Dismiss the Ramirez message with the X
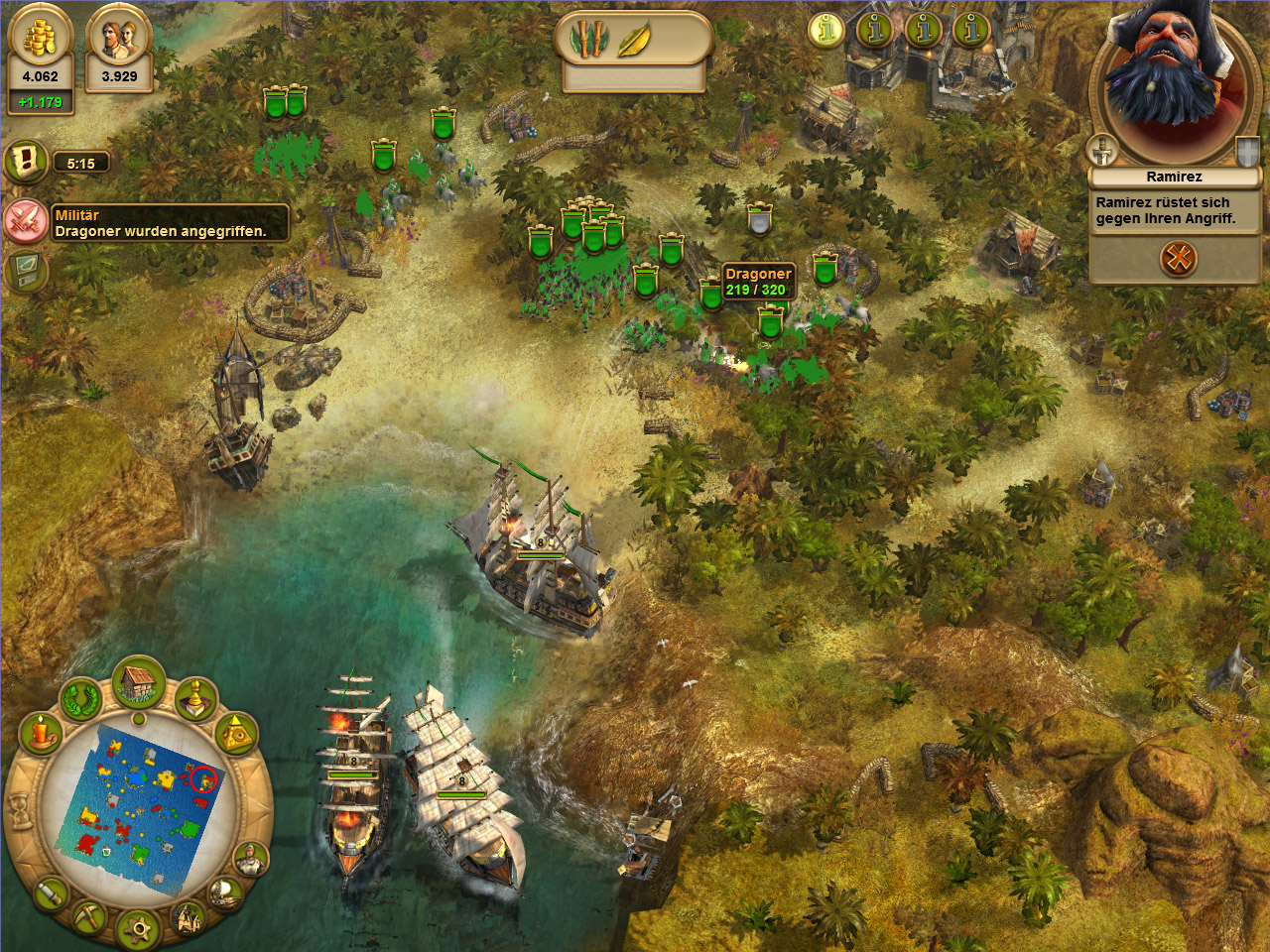This screenshot has width=1270, height=952. point(1178,260)
